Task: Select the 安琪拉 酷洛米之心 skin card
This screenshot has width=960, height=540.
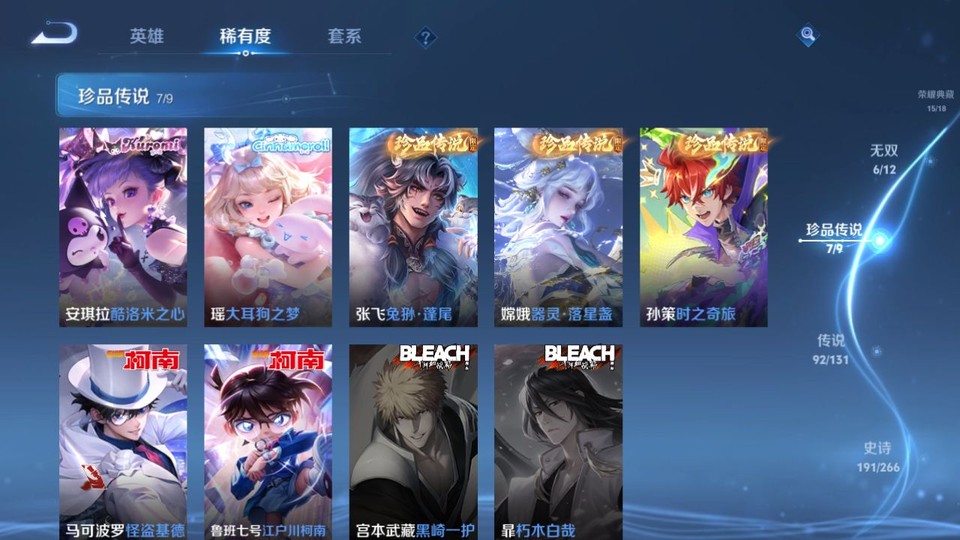Action: pos(123,227)
